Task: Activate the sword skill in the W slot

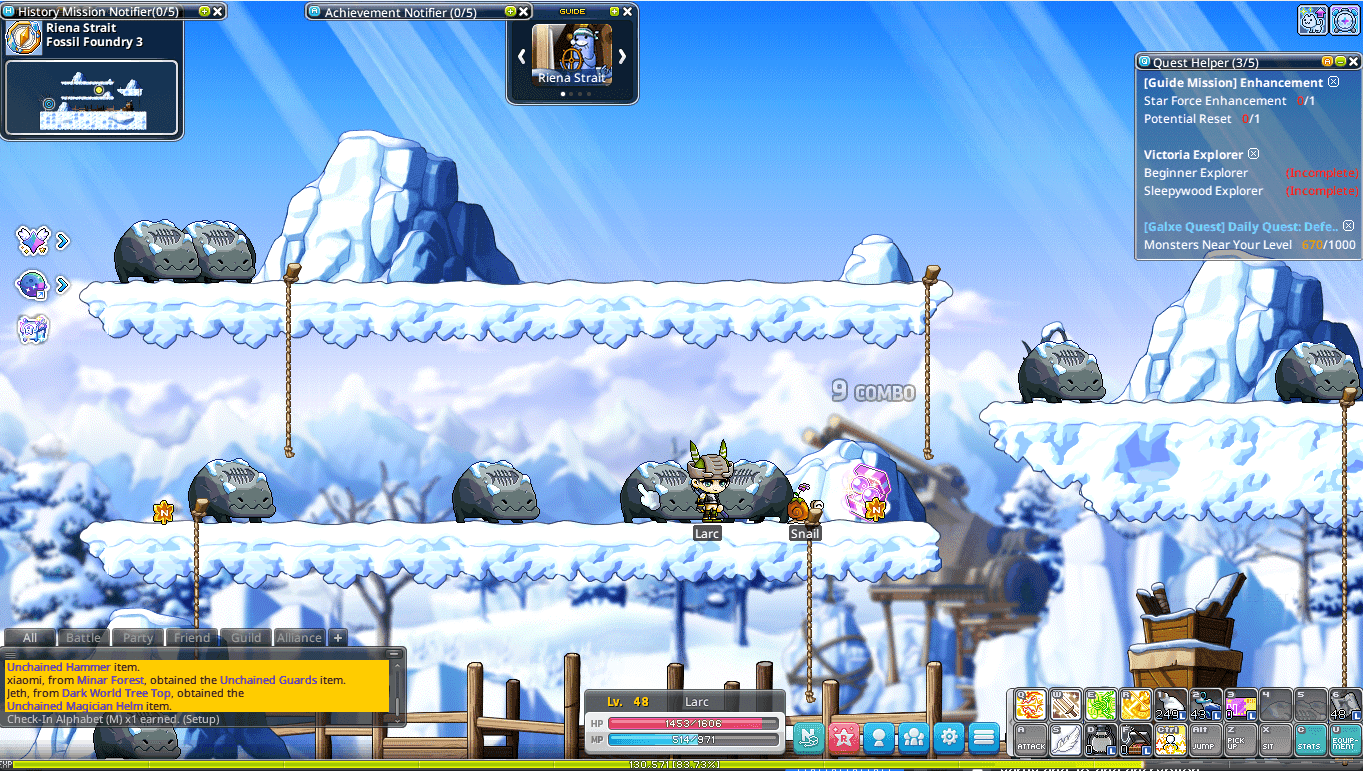Action: (1065, 705)
